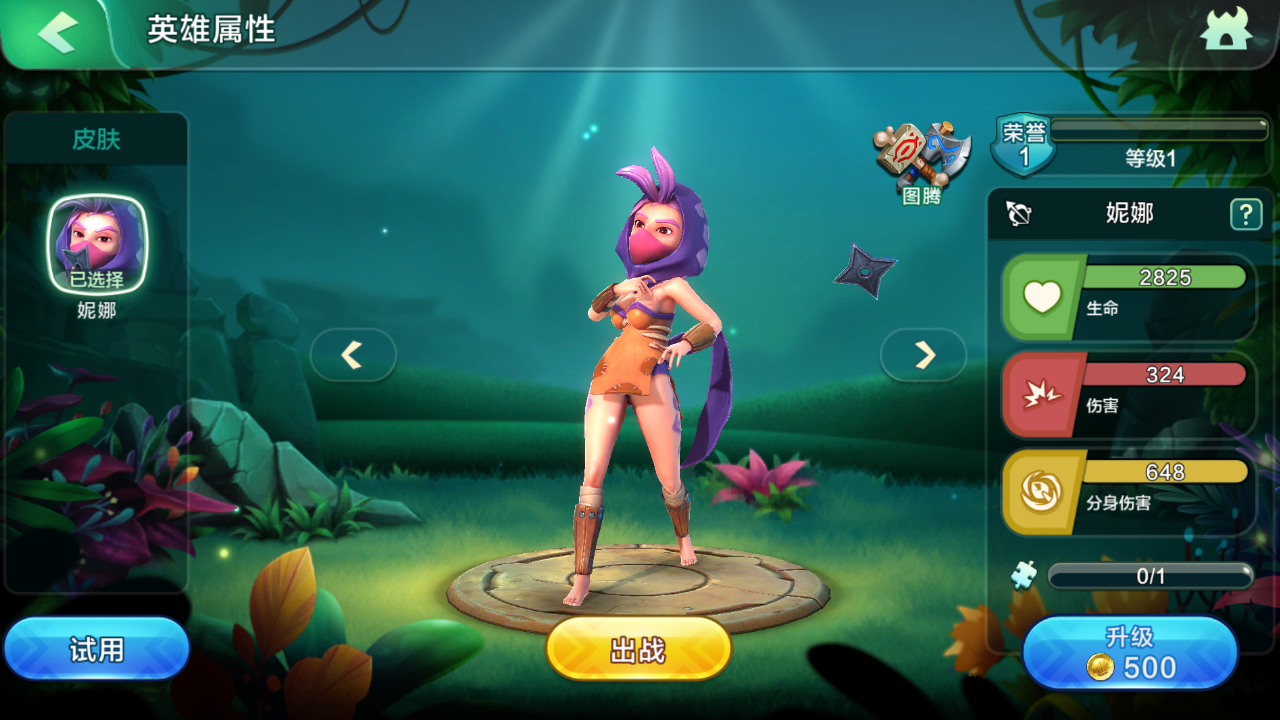Go back using the green arrow button
Screen dimensions: 1280x720
coord(58,34)
